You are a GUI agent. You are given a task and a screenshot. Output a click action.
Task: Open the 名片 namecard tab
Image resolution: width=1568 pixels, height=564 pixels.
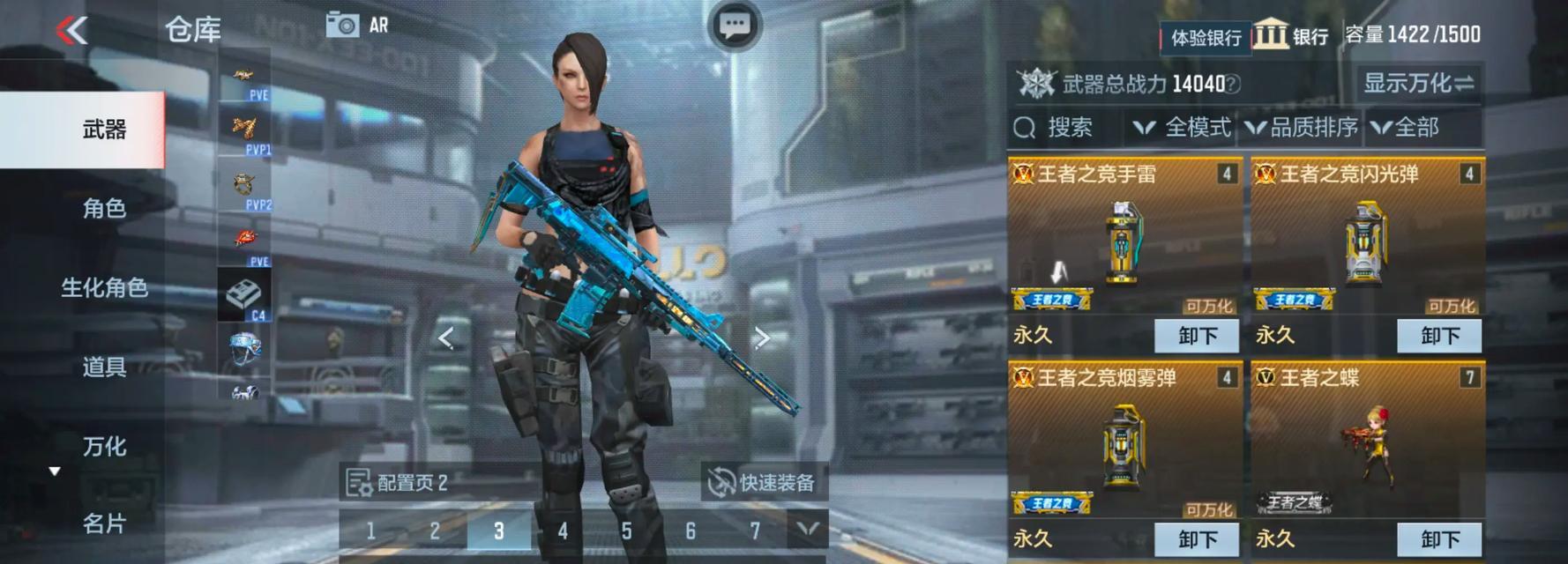[x=104, y=523]
